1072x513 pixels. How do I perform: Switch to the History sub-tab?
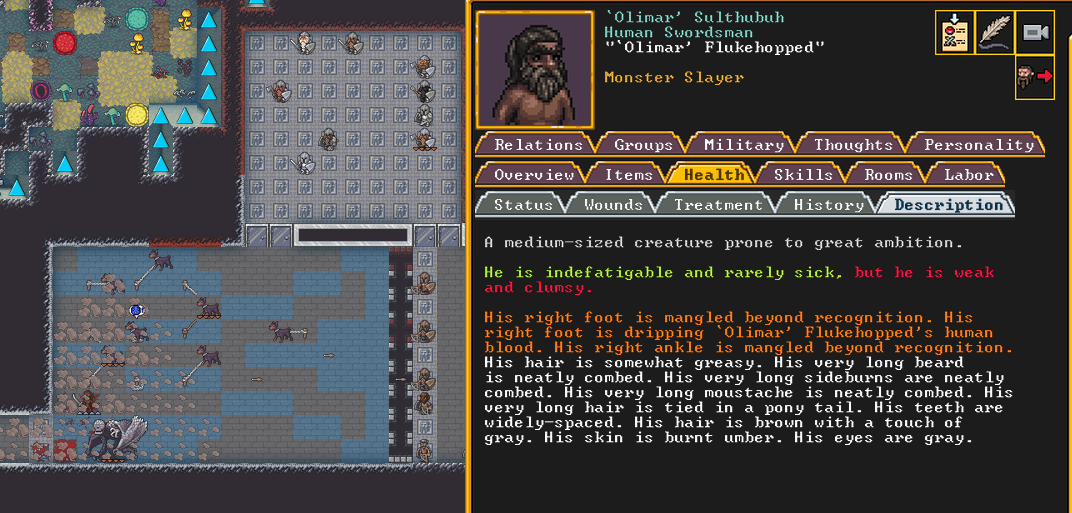828,205
